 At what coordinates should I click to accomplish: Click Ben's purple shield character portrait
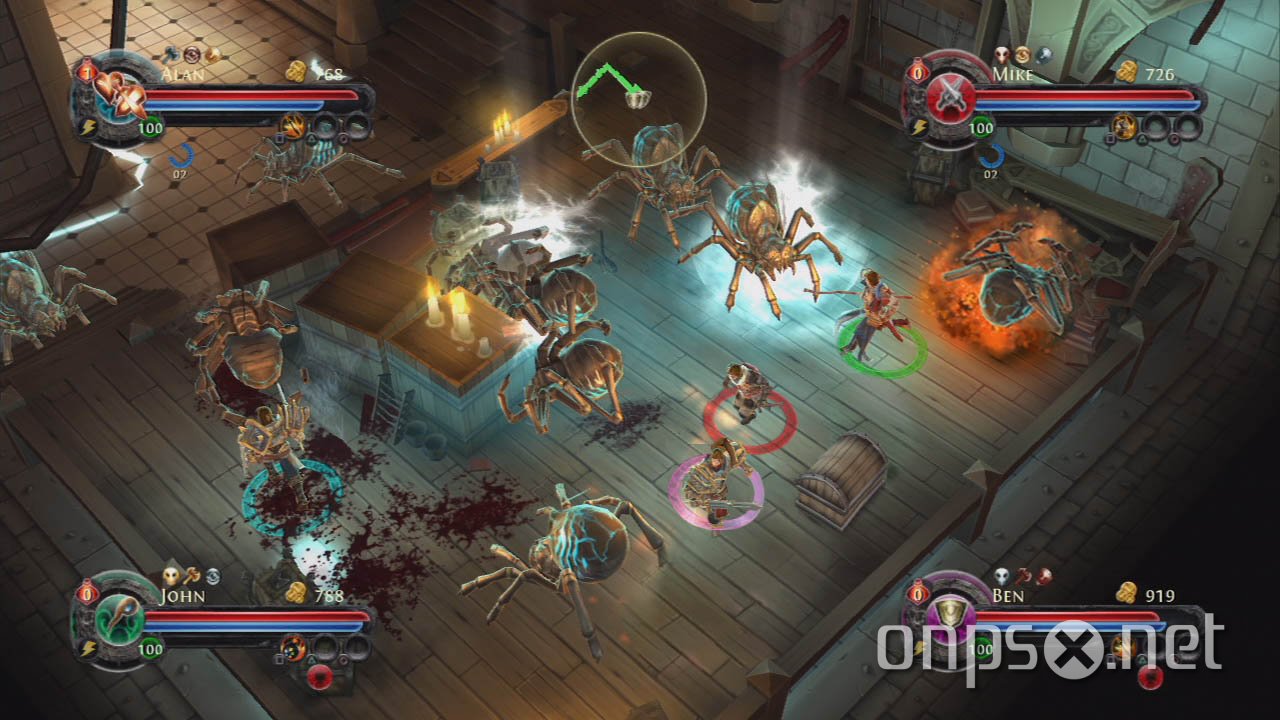[952, 617]
